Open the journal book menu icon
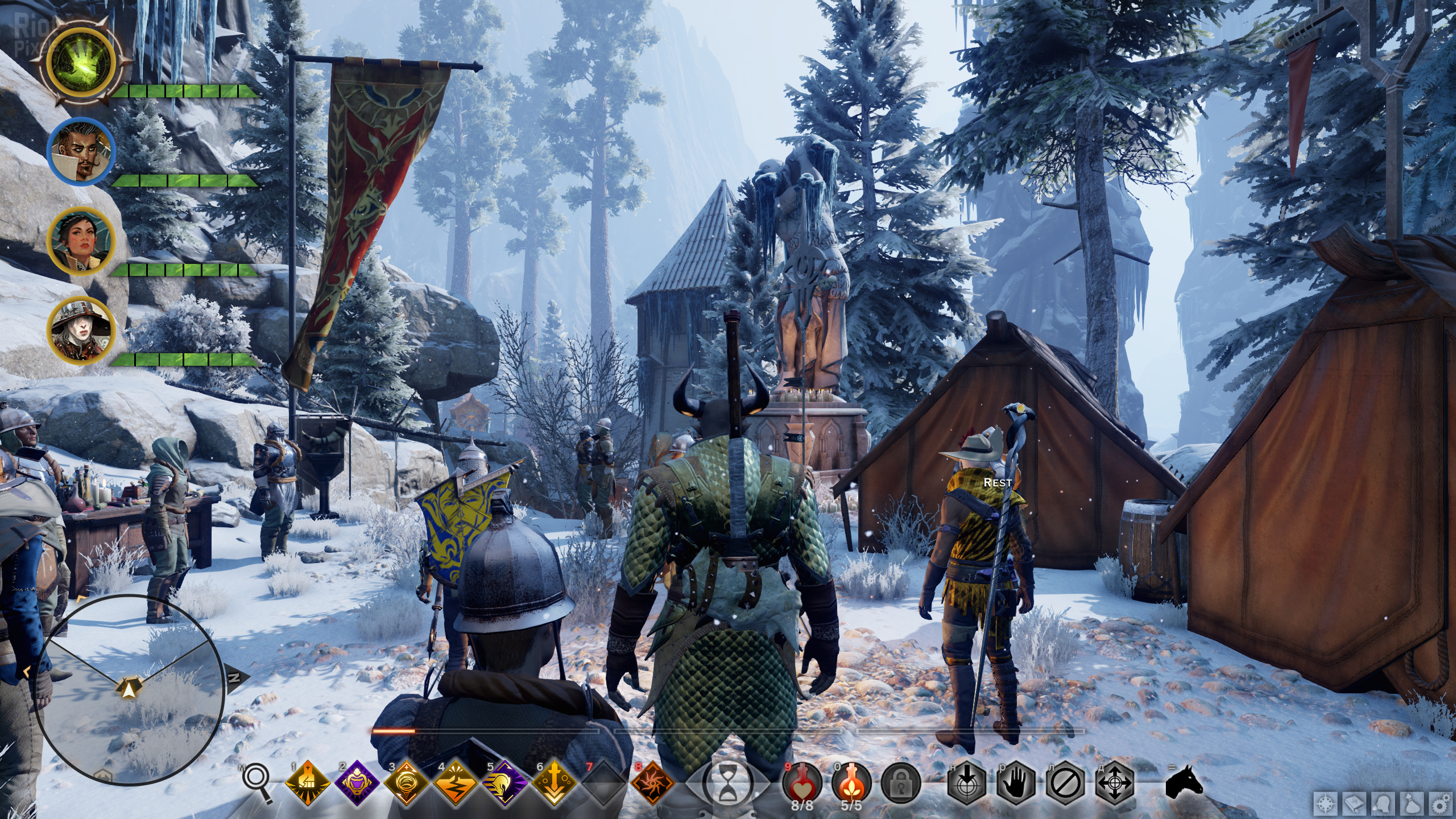 click(1355, 805)
